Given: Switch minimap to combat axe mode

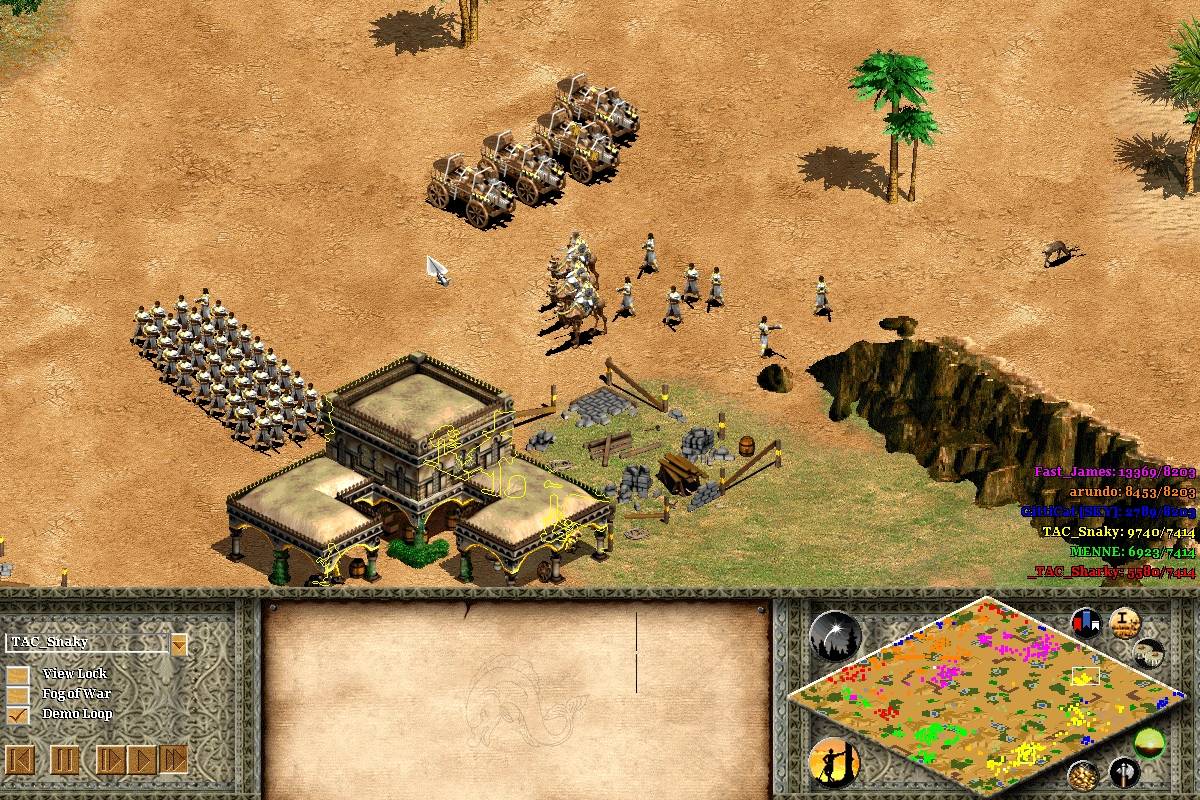Looking at the screenshot, I should click(1125, 773).
